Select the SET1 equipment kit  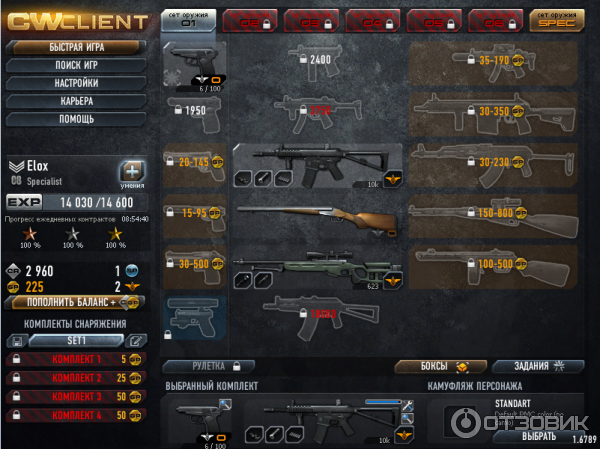point(75,341)
